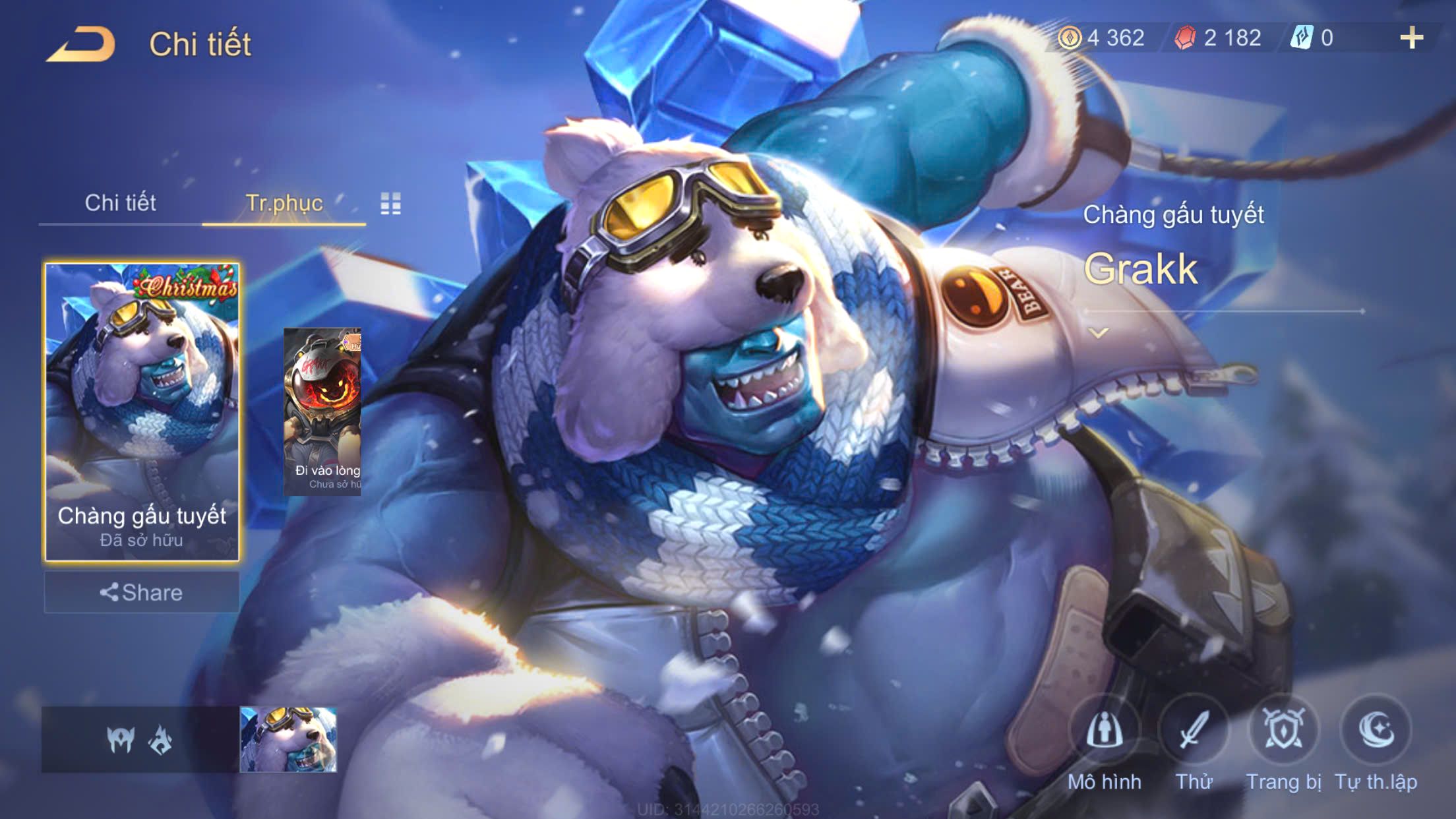Viewport: 1456px width, 819px height.
Task: Open the Tr.phục skins tab
Action: coord(284,203)
